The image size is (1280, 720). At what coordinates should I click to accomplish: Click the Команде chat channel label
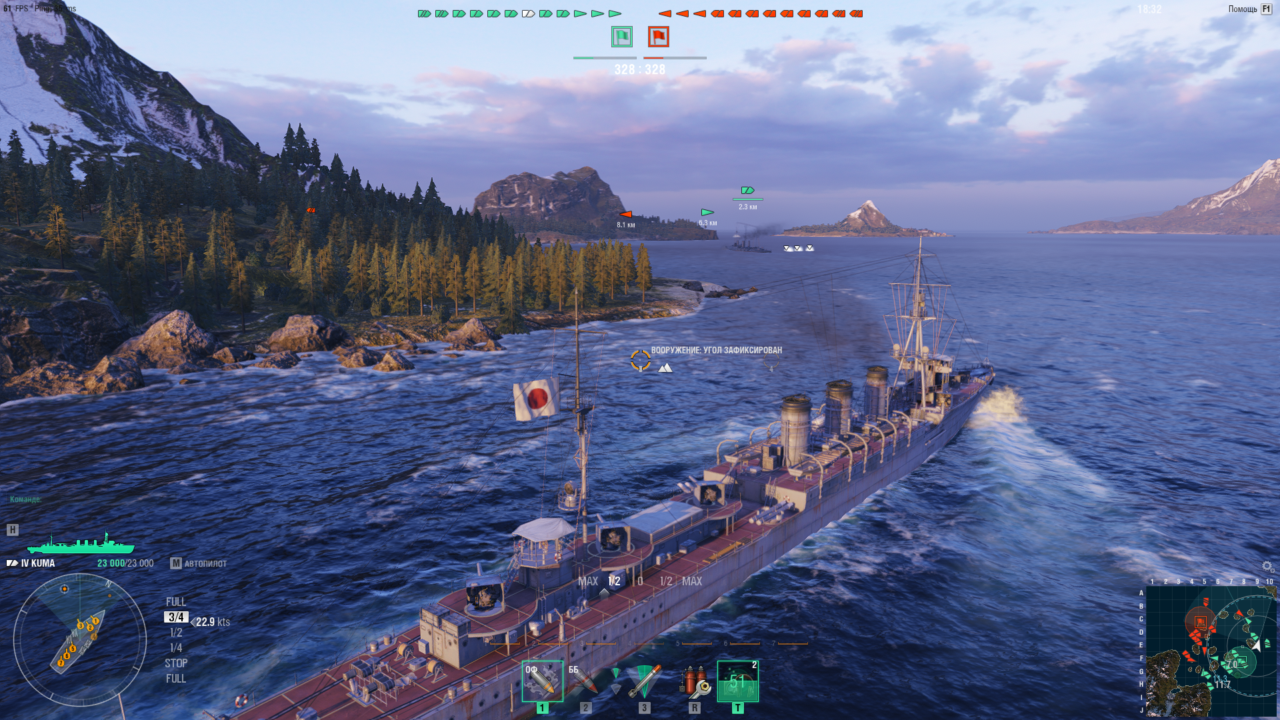25,498
